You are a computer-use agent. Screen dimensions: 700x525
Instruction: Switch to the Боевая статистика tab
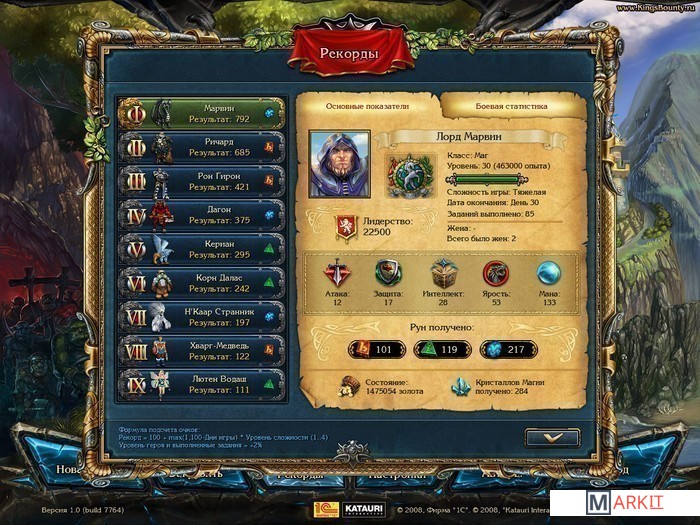(x=509, y=105)
